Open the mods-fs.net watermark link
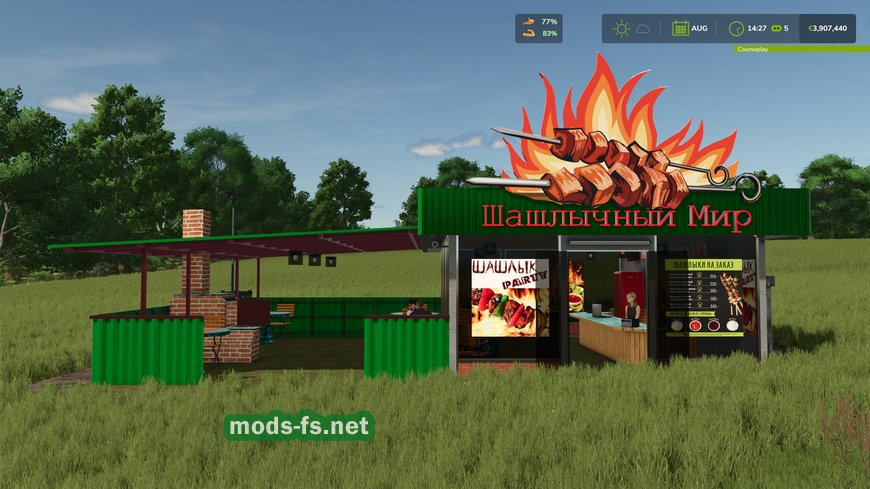This screenshot has height=489, width=870. click(x=299, y=427)
